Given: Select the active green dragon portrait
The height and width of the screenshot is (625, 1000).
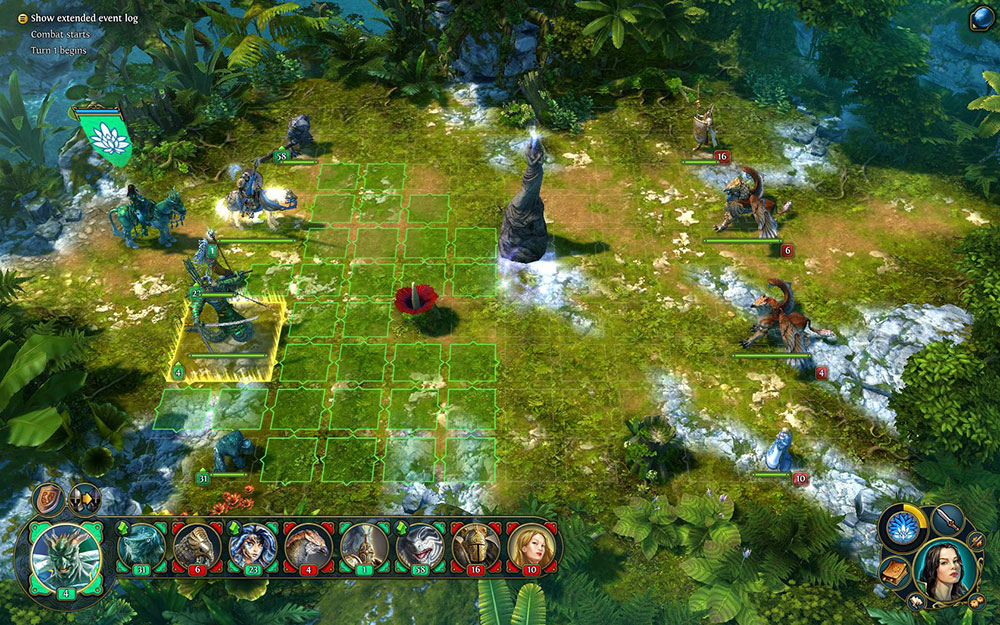Looking at the screenshot, I should click(x=67, y=560).
